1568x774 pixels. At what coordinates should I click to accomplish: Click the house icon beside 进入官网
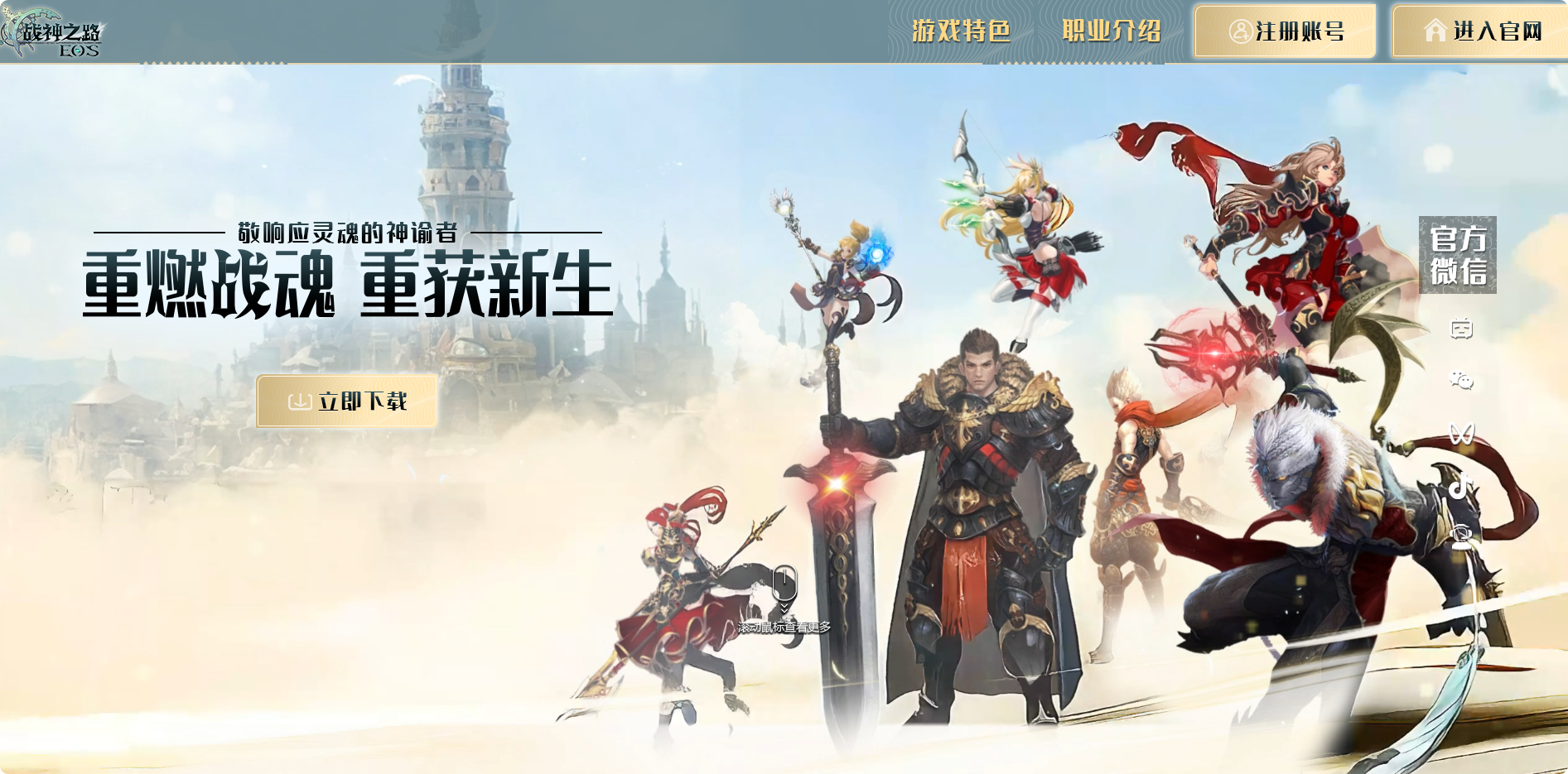(x=1435, y=31)
